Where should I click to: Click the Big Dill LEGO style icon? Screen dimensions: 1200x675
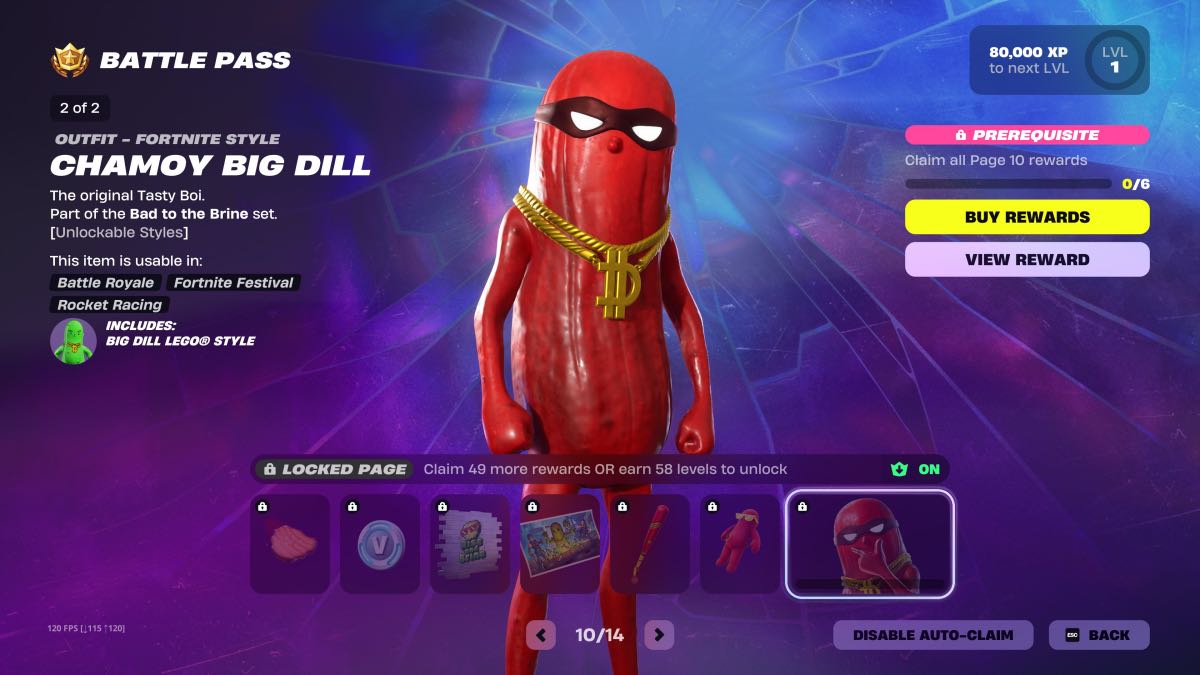tap(73, 341)
